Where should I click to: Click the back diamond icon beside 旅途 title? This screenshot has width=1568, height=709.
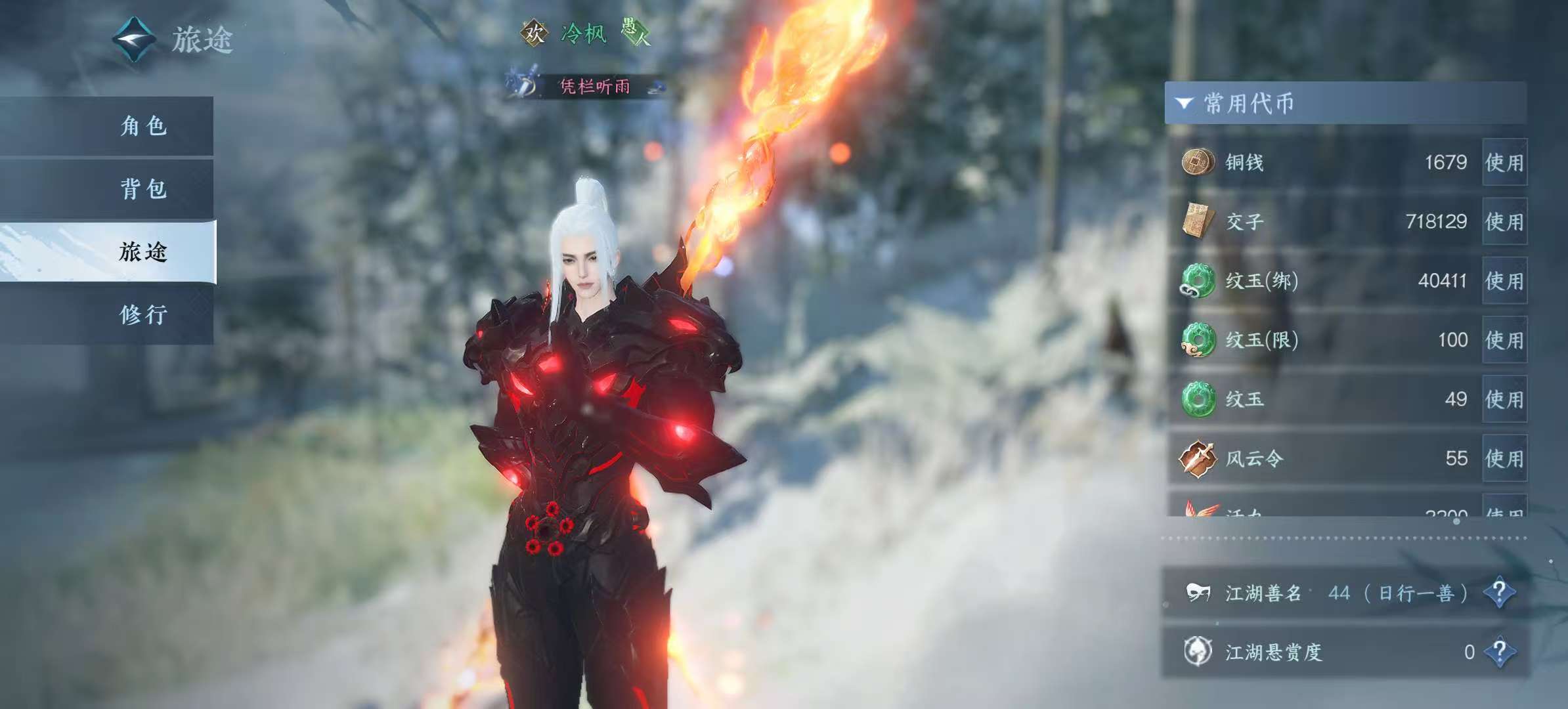point(134,39)
